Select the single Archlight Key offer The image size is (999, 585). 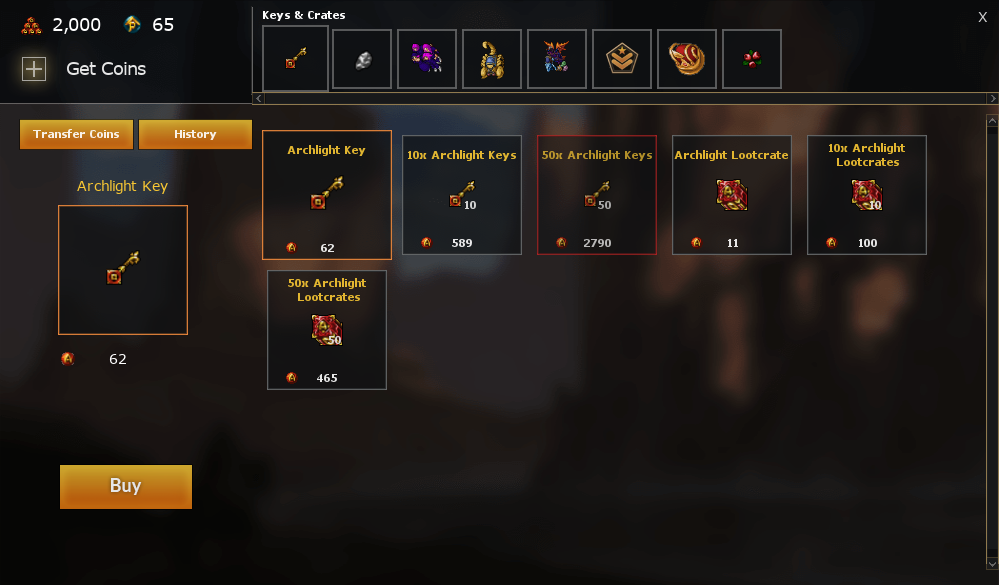pyautogui.click(x=327, y=194)
